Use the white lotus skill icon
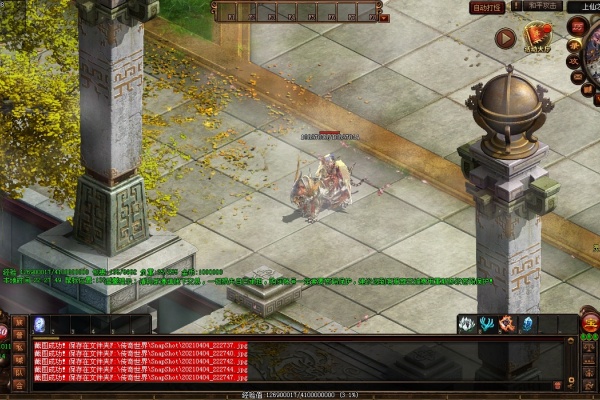The height and width of the screenshot is (400, 600). [x=467, y=324]
